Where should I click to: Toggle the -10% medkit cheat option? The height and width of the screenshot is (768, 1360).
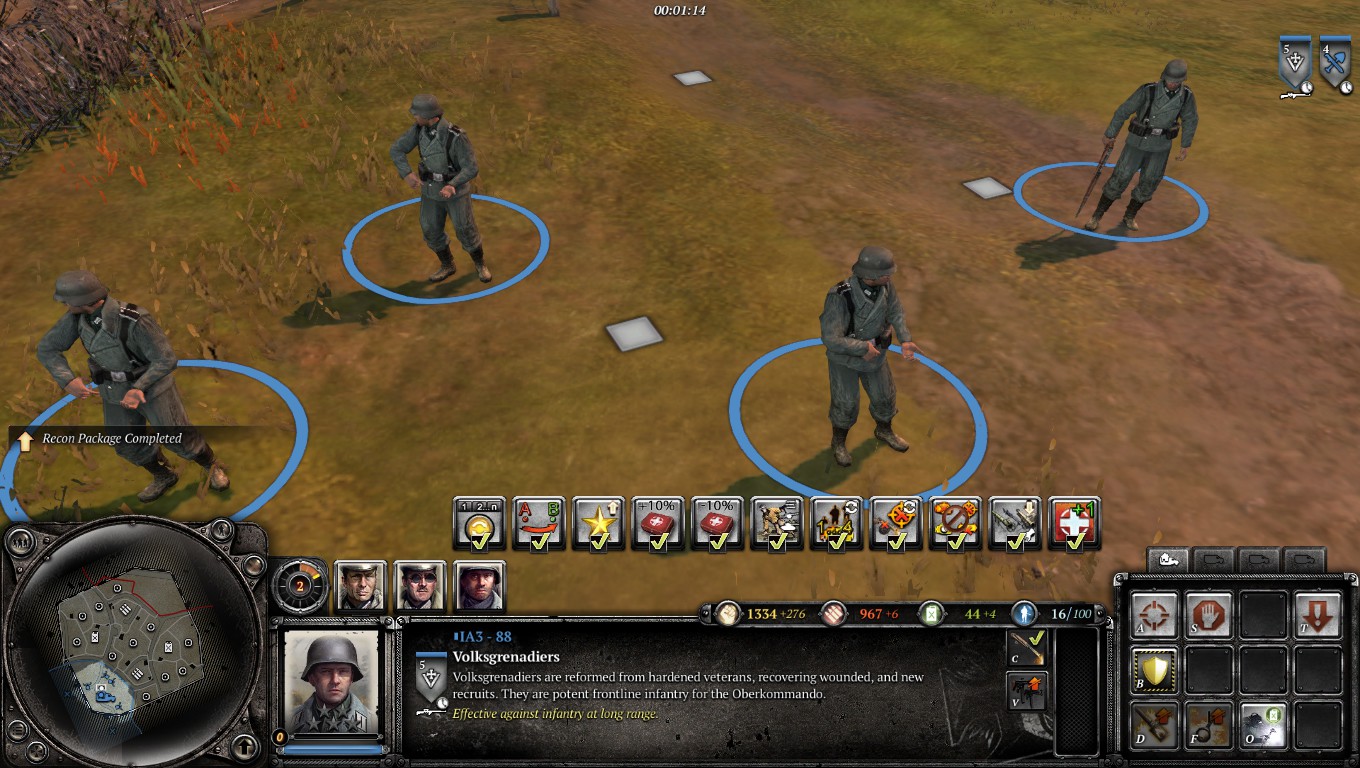click(717, 523)
